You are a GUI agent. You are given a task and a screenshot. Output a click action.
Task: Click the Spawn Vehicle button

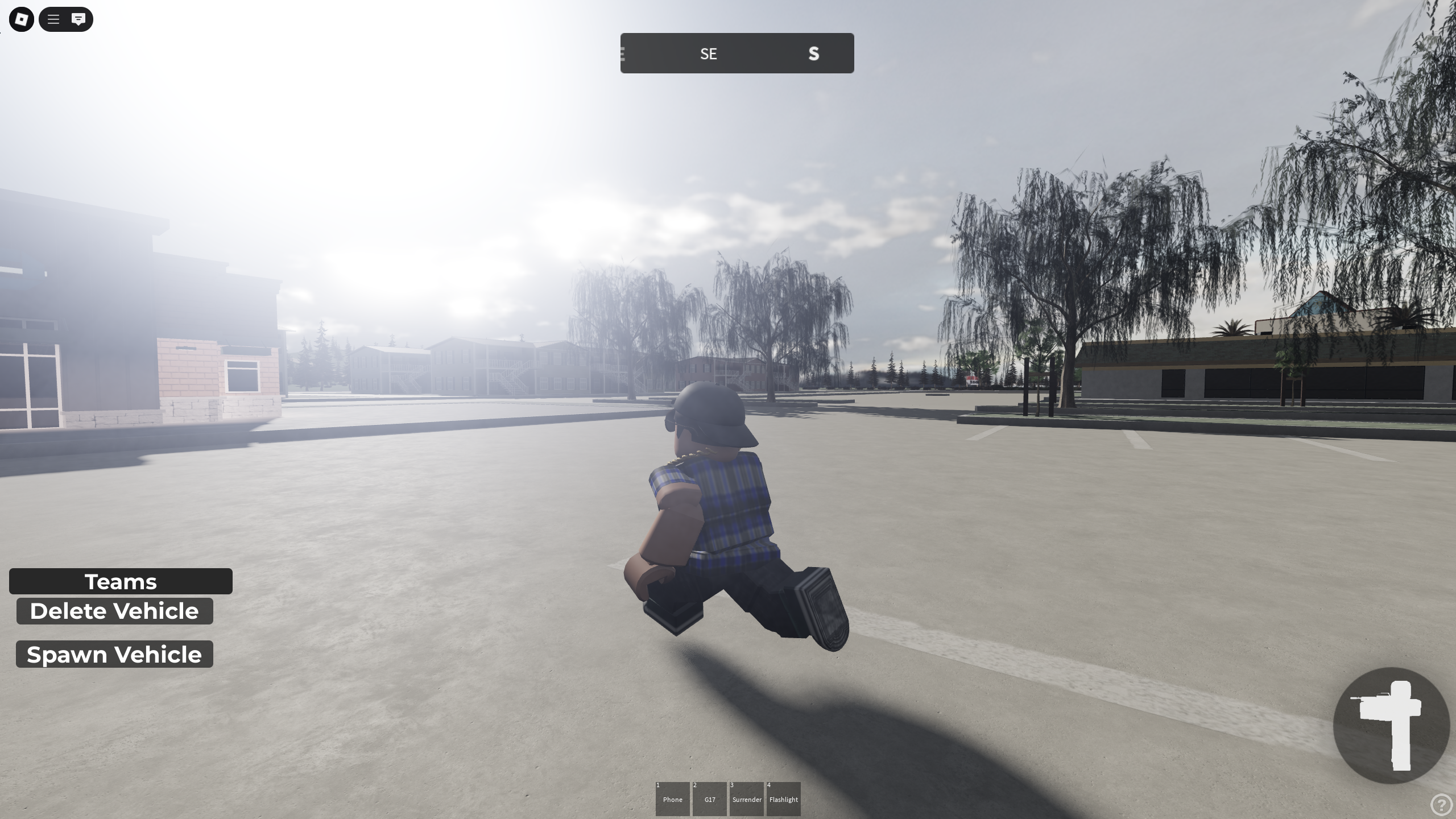click(114, 654)
